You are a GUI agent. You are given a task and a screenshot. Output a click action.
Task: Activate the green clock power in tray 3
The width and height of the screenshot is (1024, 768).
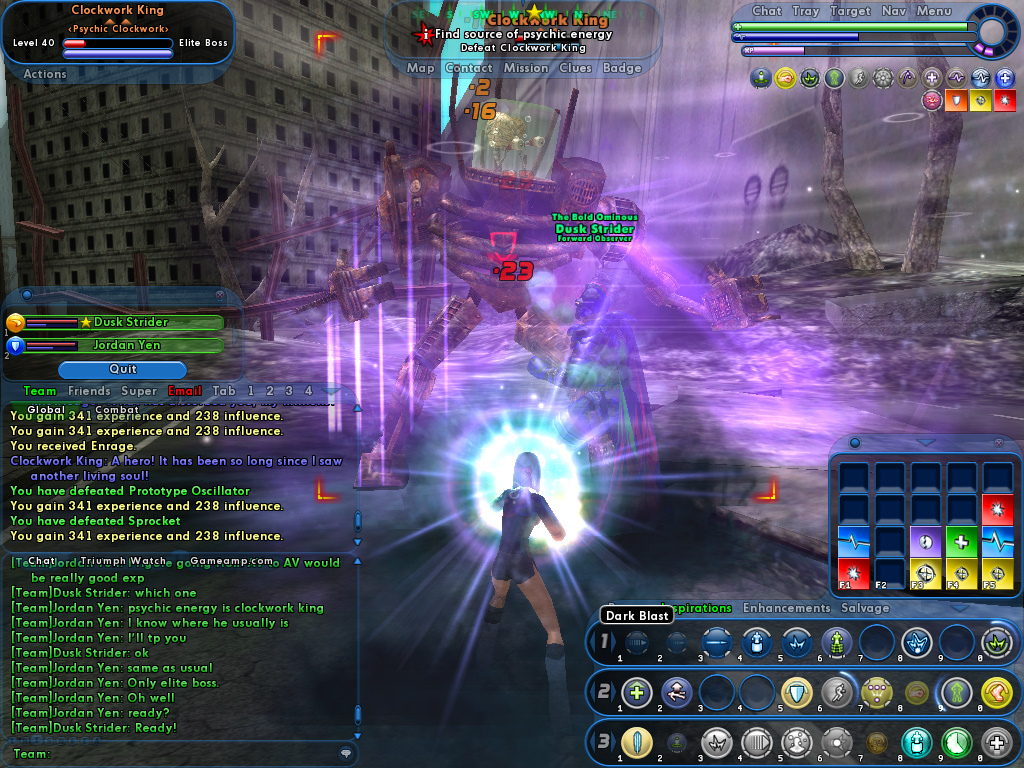[958, 742]
